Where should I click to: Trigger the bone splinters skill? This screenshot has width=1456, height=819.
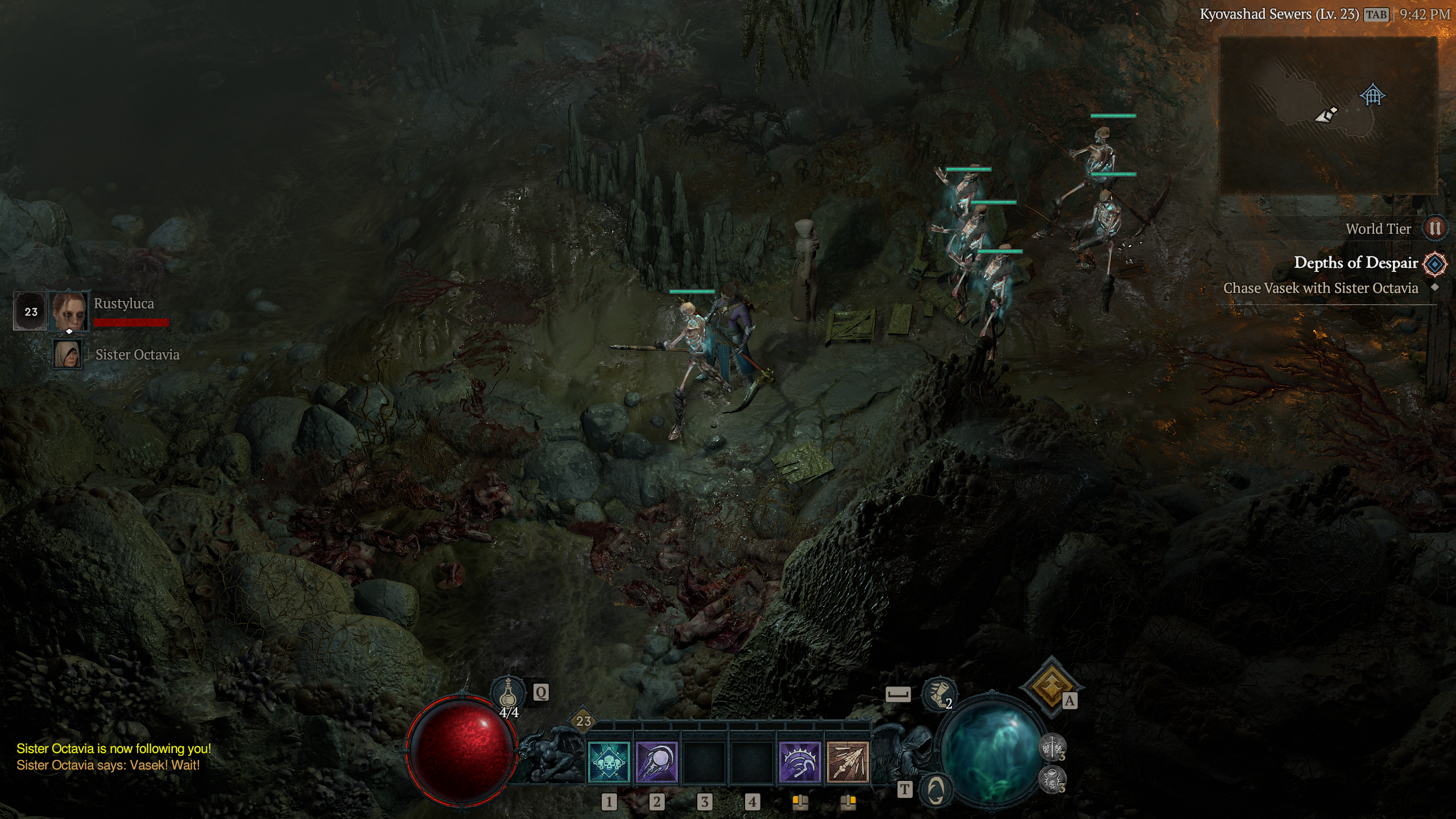pos(847,762)
